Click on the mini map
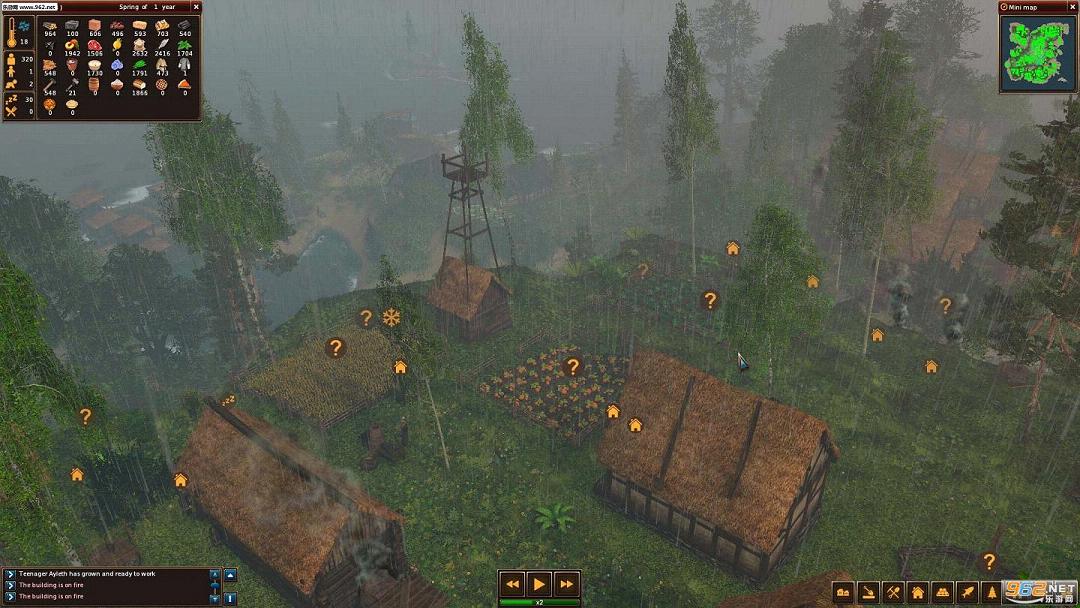 pos(1039,54)
